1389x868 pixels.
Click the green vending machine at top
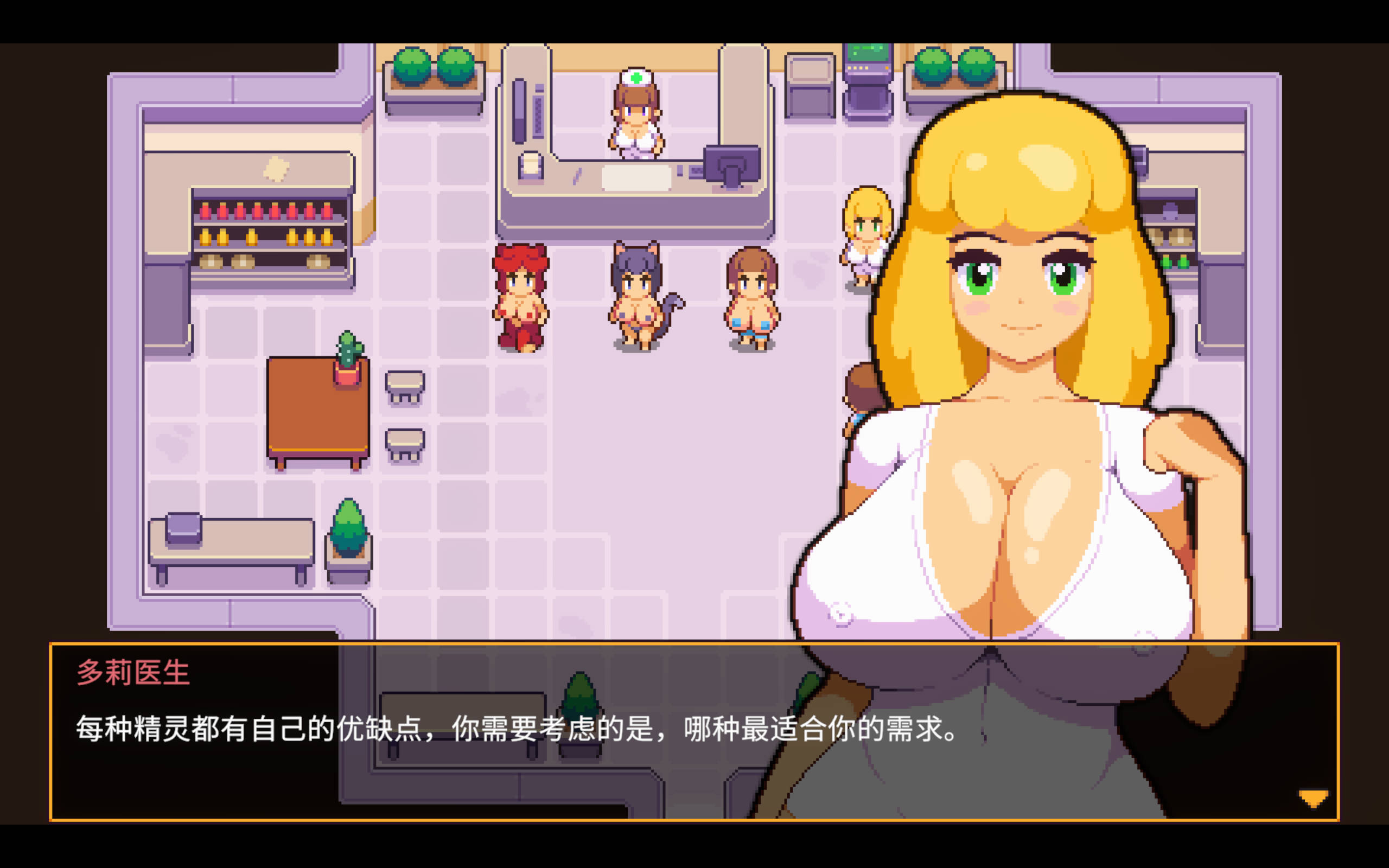tap(868, 75)
